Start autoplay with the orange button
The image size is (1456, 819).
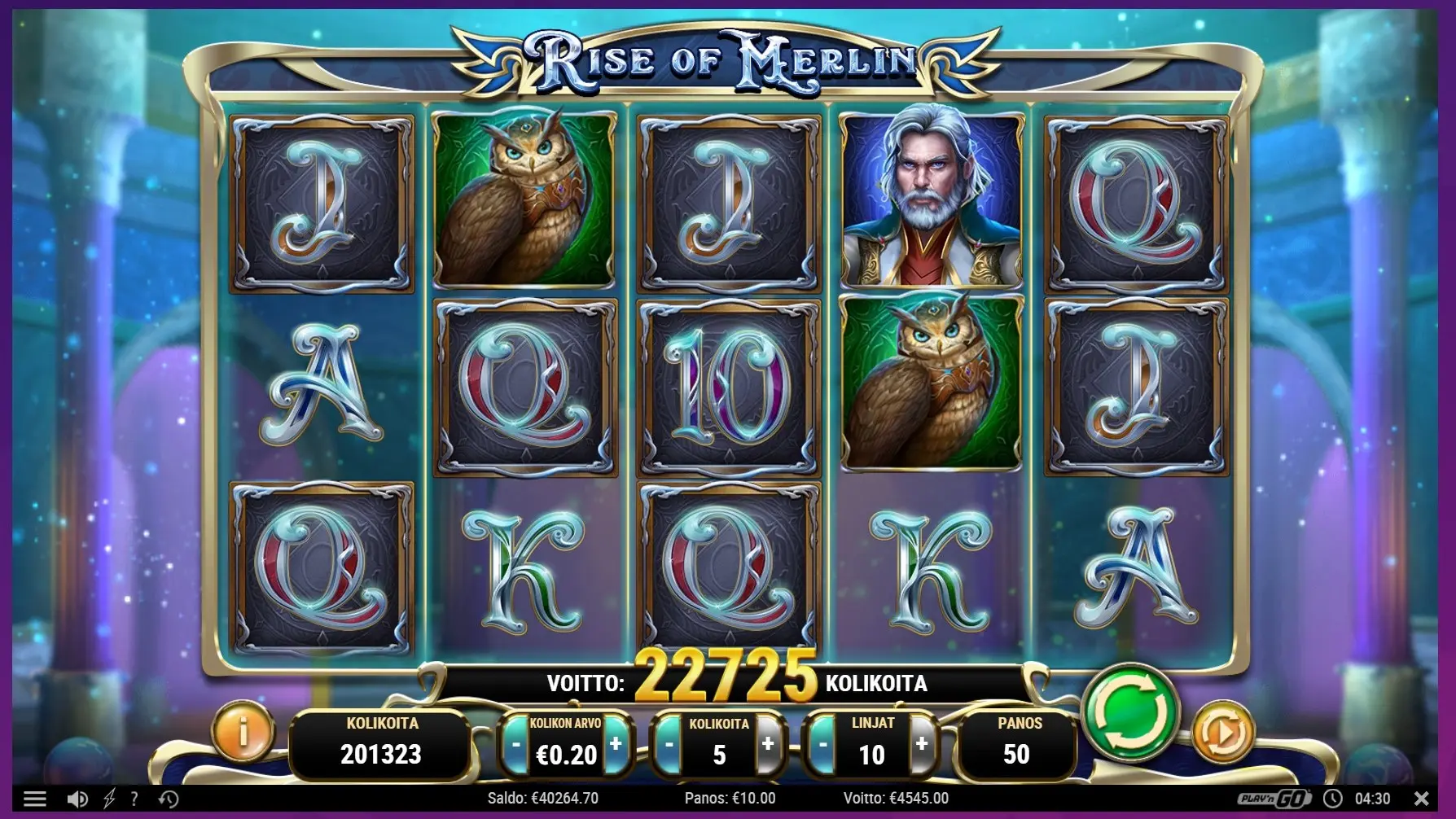click(1221, 733)
